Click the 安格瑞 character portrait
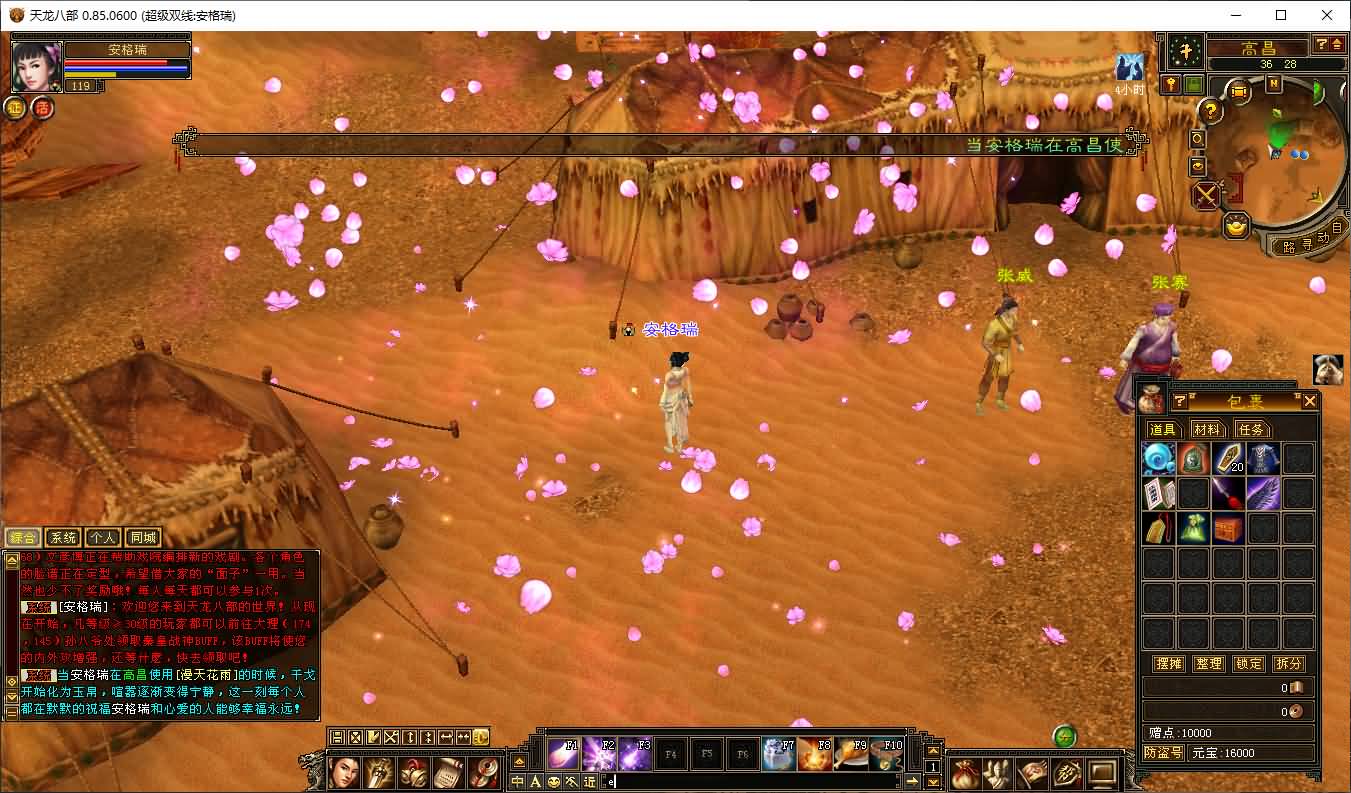1351x793 pixels. click(x=37, y=66)
